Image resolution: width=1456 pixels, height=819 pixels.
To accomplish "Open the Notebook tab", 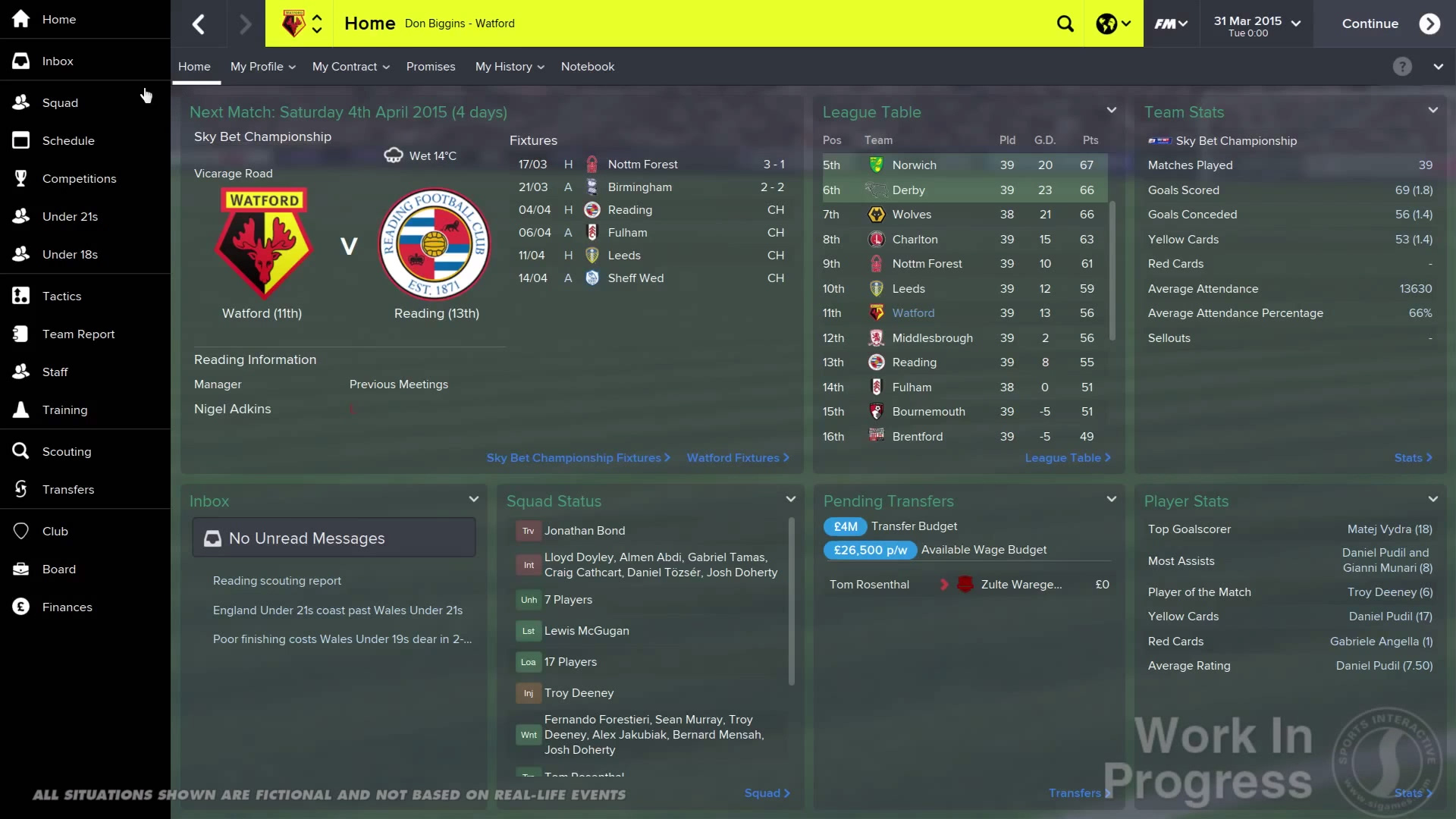I will click(588, 67).
